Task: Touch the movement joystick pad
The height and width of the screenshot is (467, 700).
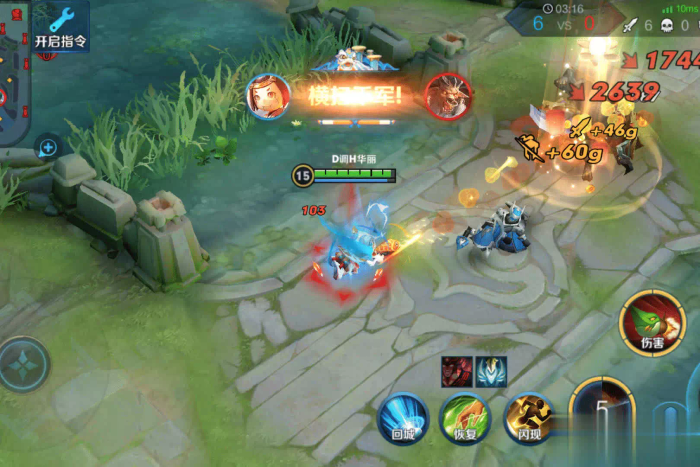Action: [22, 365]
